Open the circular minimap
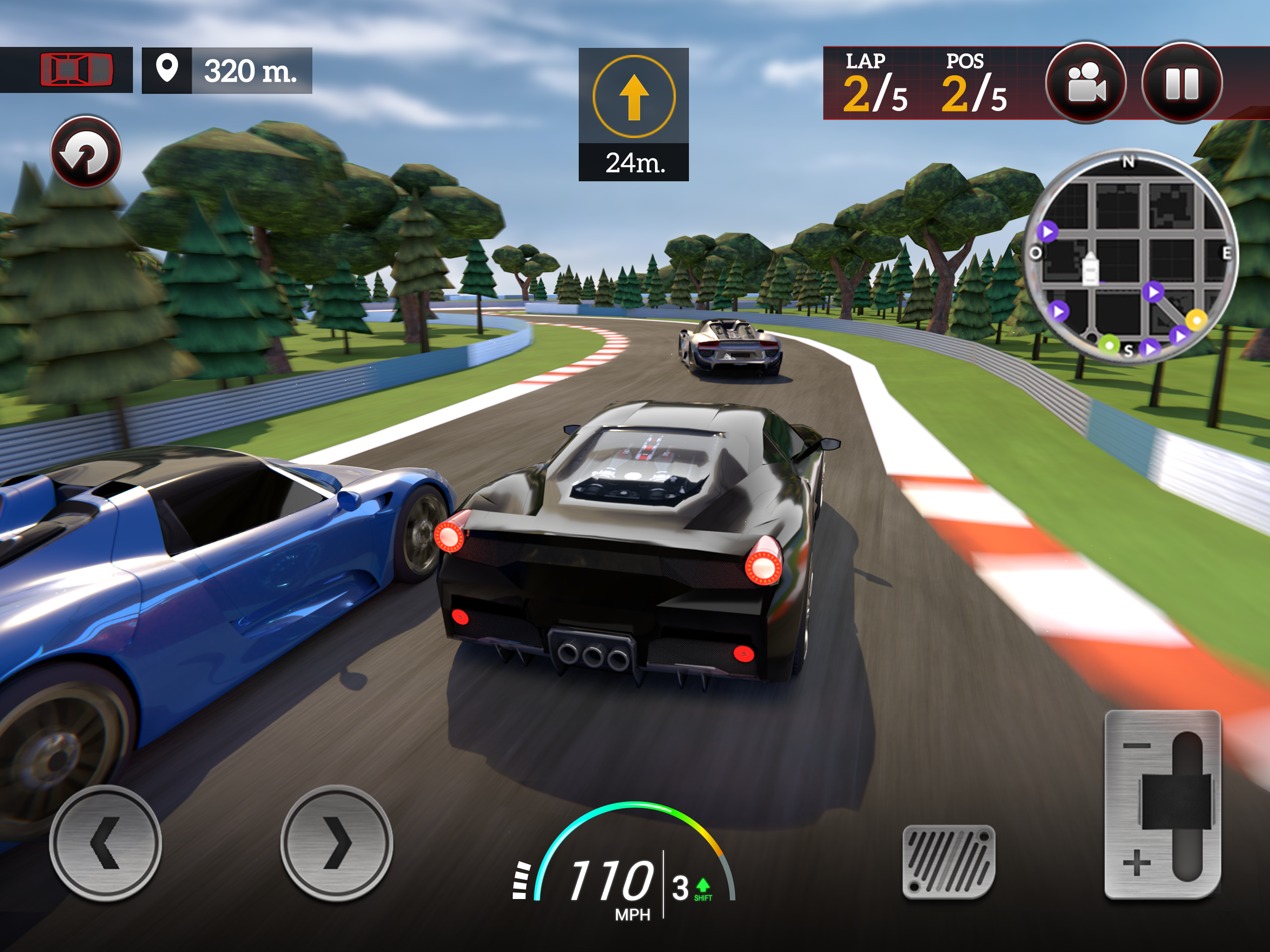Viewport: 1270px width, 952px height. pyautogui.click(x=1130, y=257)
